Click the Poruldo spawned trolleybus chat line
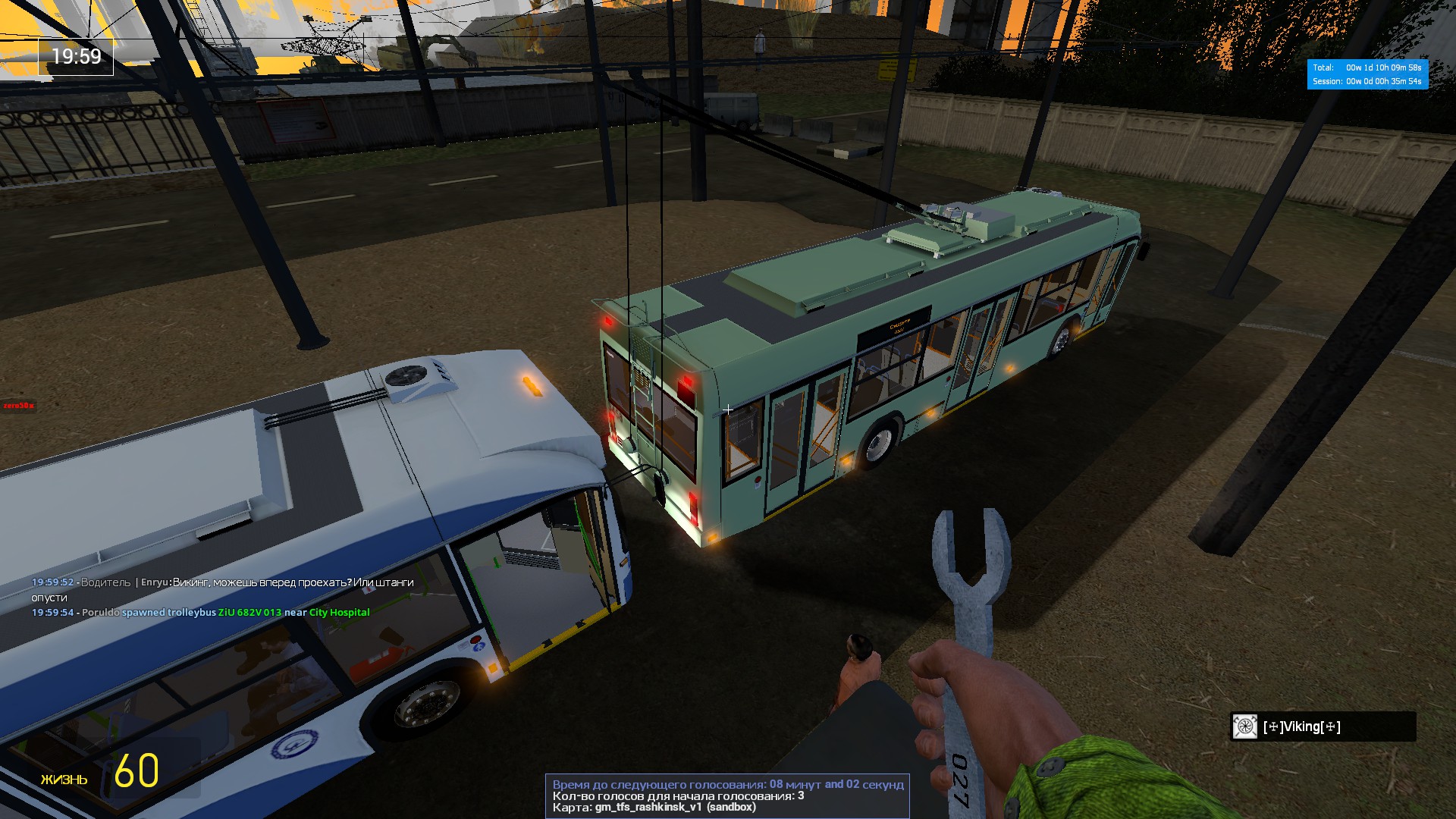The width and height of the screenshot is (1456, 819). coord(201,613)
